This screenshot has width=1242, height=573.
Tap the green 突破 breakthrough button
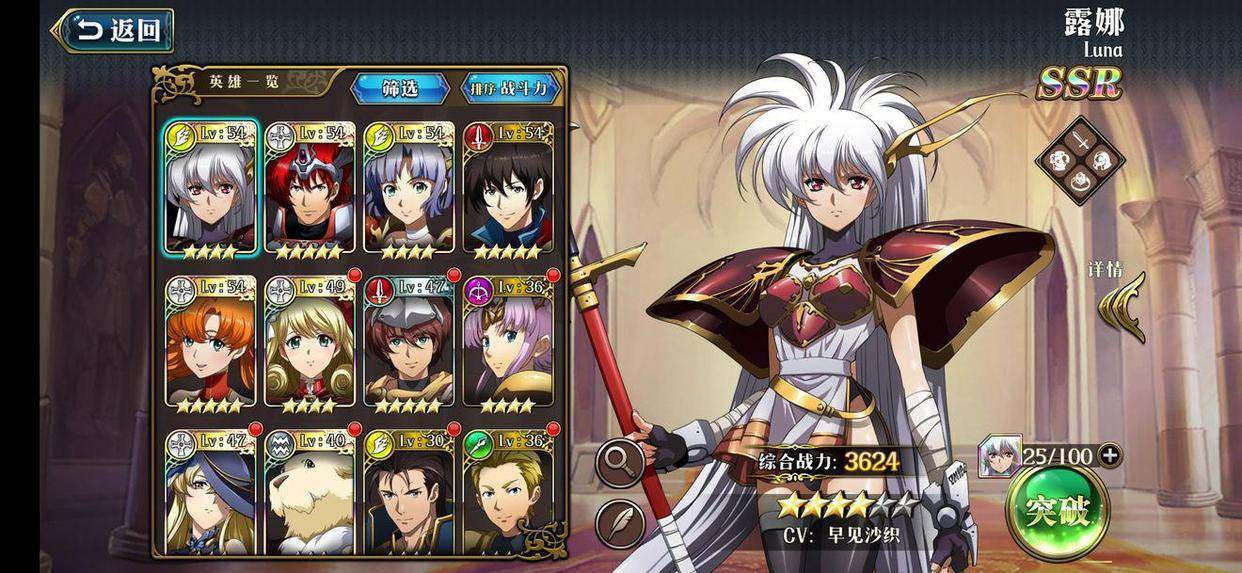(1057, 512)
